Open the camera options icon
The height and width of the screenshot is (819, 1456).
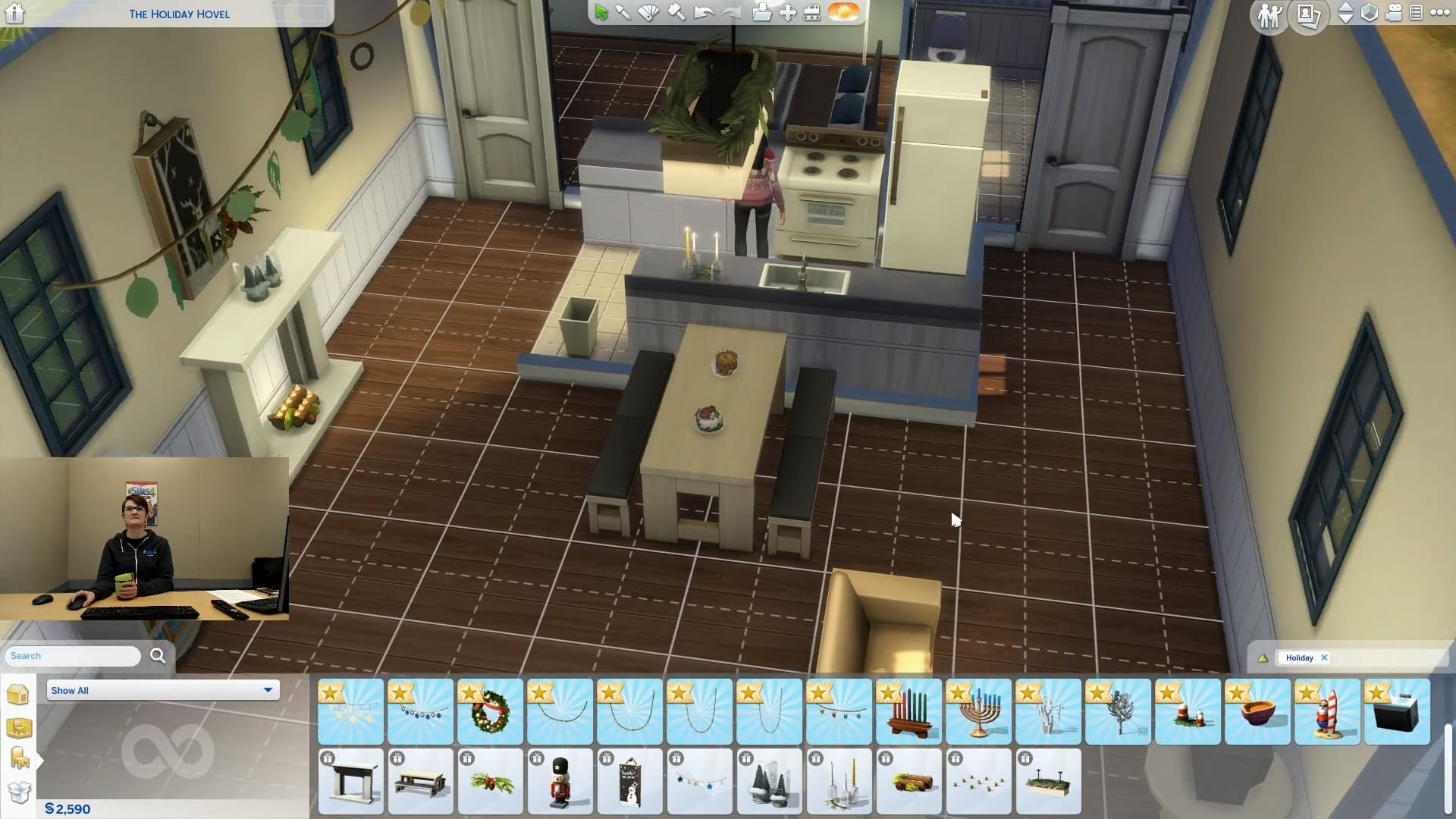tap(1394, 13)
